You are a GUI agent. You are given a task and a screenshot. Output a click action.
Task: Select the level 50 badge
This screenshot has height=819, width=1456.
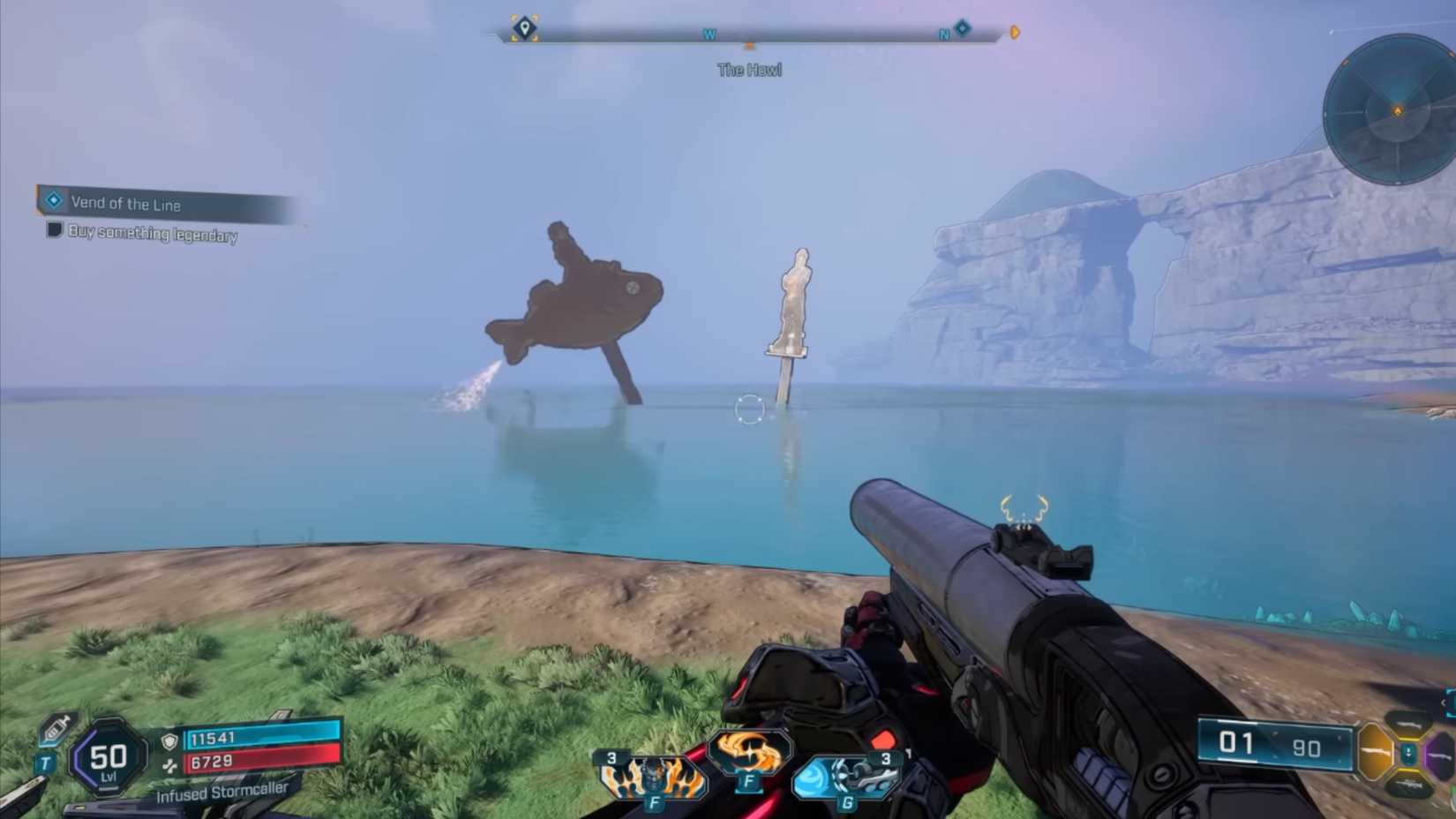pyautogui.click(x=107, y=755)
